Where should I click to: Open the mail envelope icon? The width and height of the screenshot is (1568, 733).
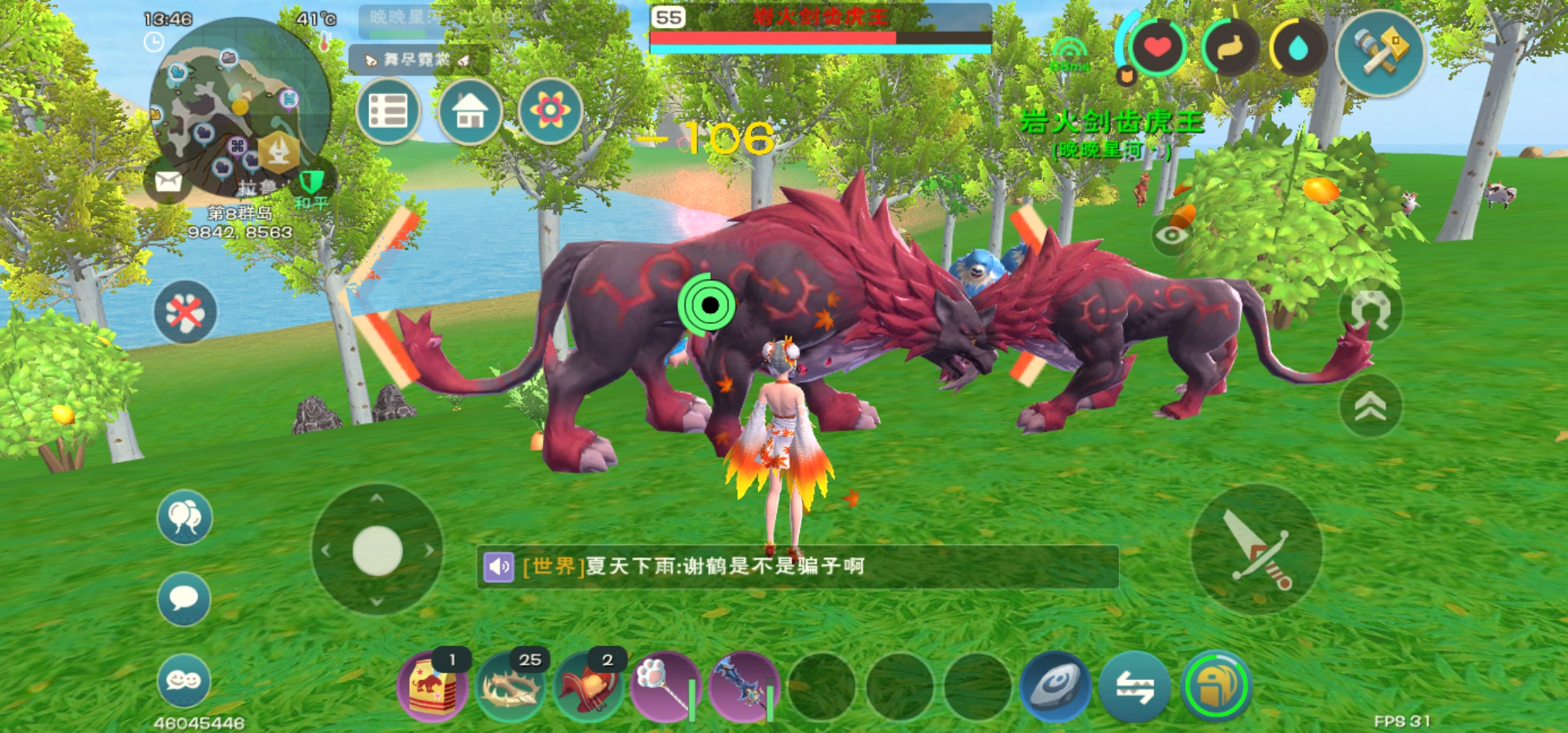click(168, 182)
